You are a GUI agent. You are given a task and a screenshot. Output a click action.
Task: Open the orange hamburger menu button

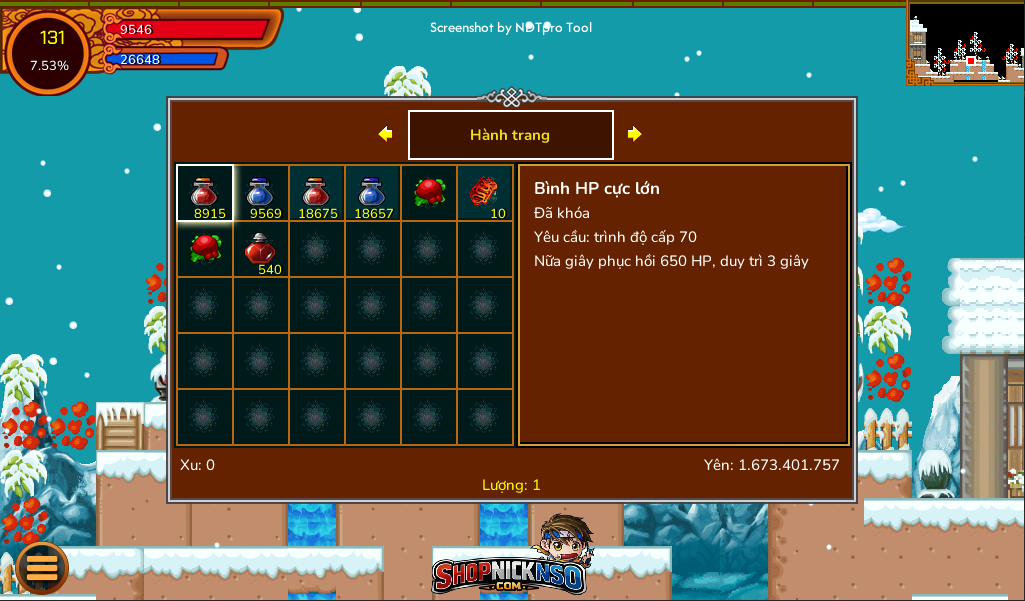(x=42, y=567)
